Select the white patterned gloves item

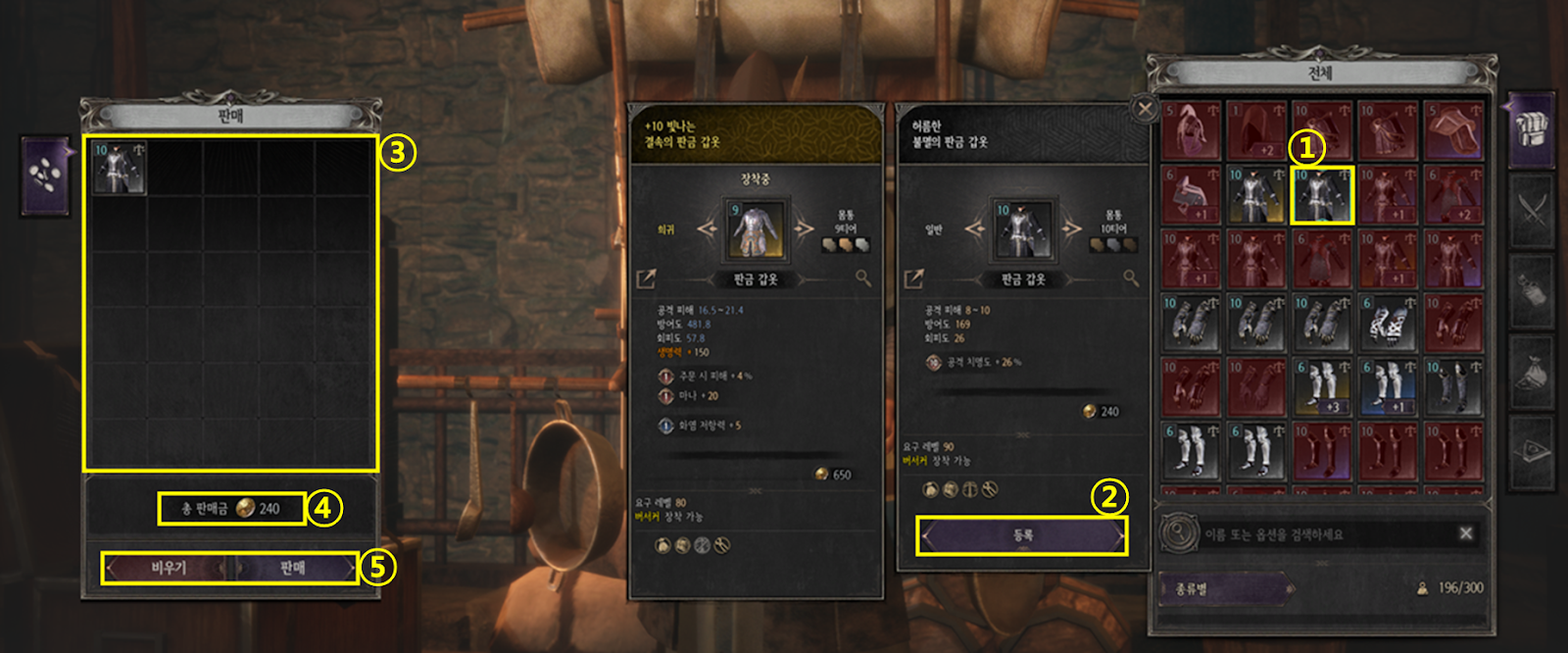(x=1388, y=323)
